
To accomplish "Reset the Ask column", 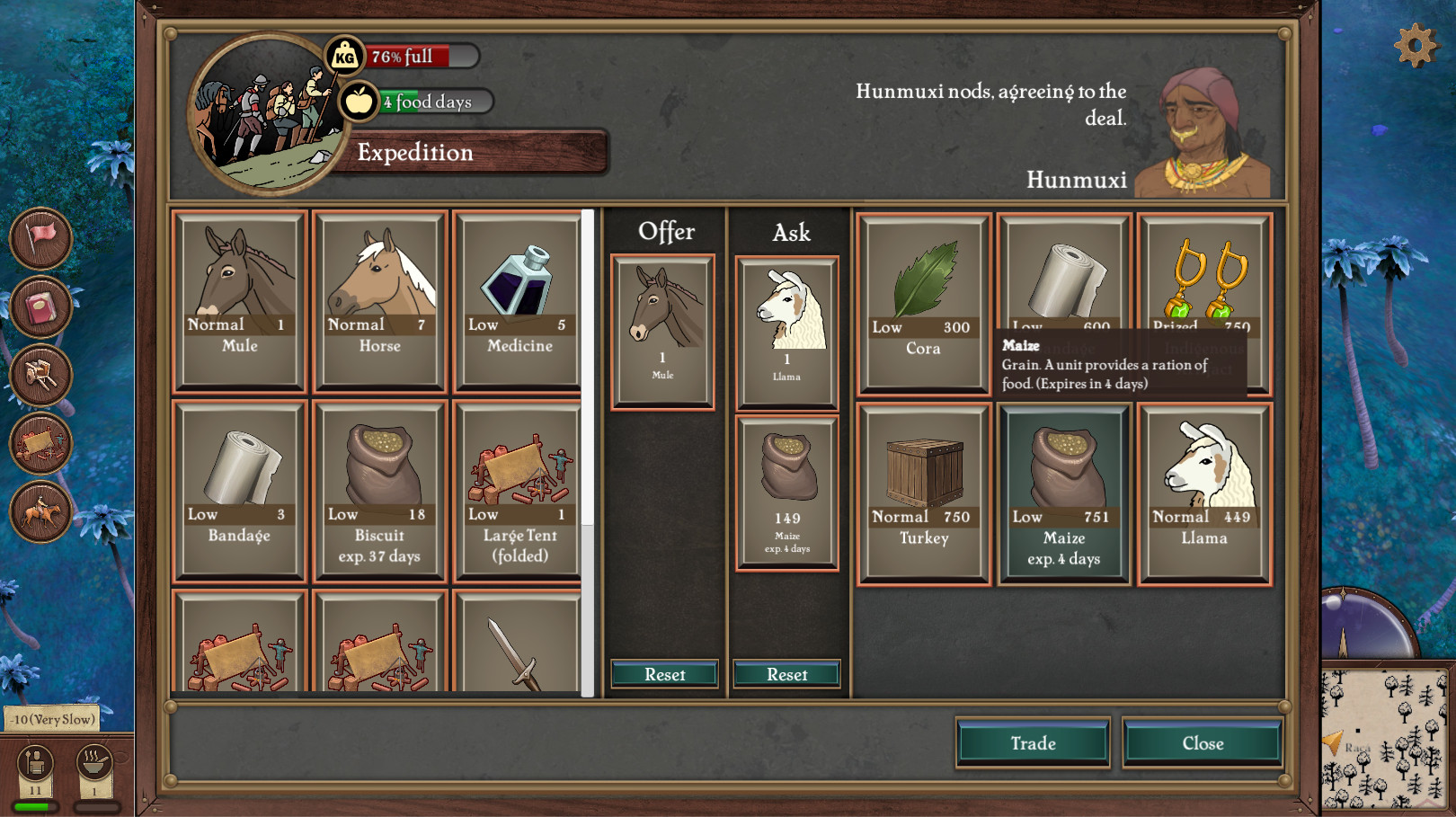I will tap(786, 674).
